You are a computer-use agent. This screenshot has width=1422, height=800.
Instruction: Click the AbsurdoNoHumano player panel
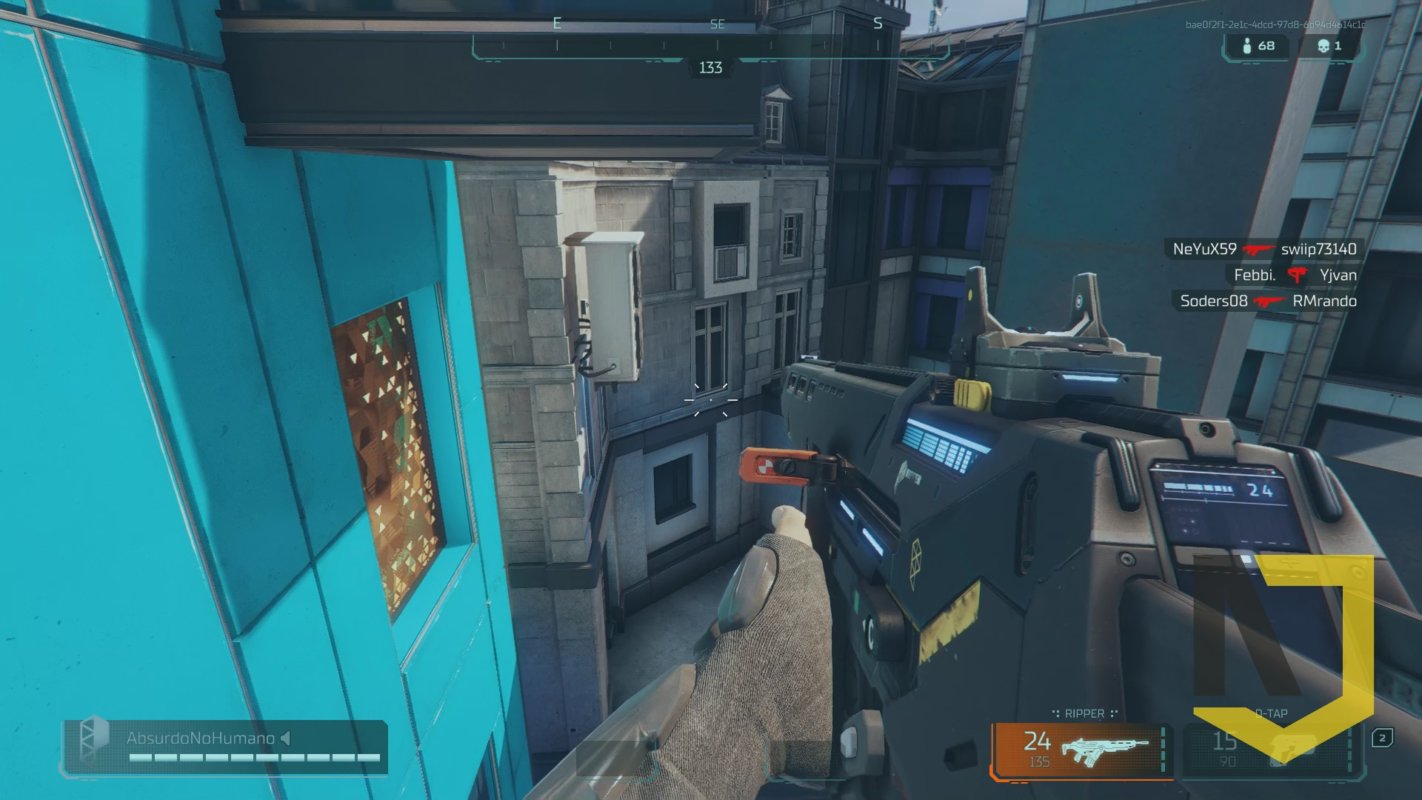(x=224, y=748)
